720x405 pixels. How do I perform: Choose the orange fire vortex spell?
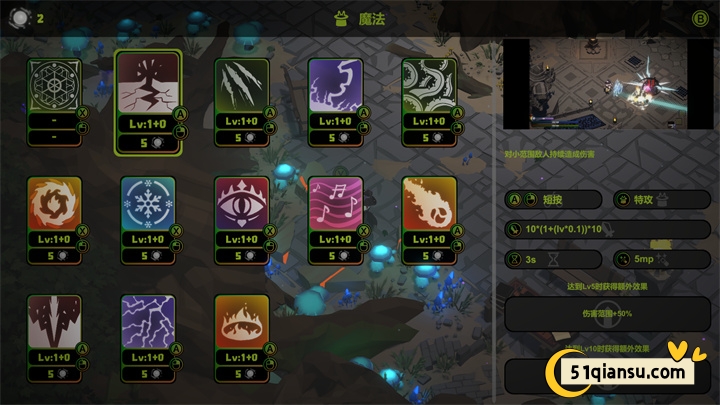point(54,203)
